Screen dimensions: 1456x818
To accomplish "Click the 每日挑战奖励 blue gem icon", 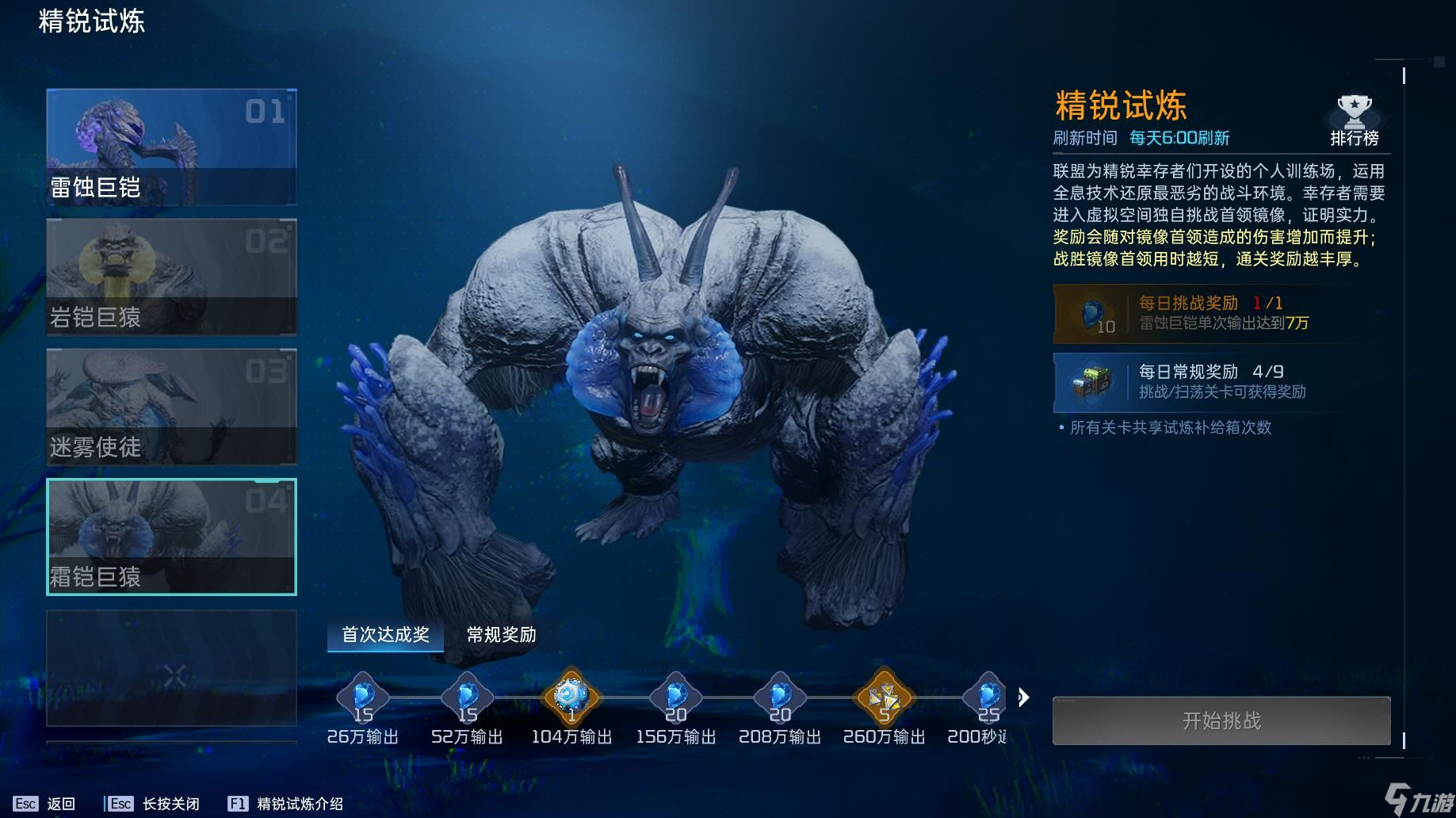I will click(1092, 314).
